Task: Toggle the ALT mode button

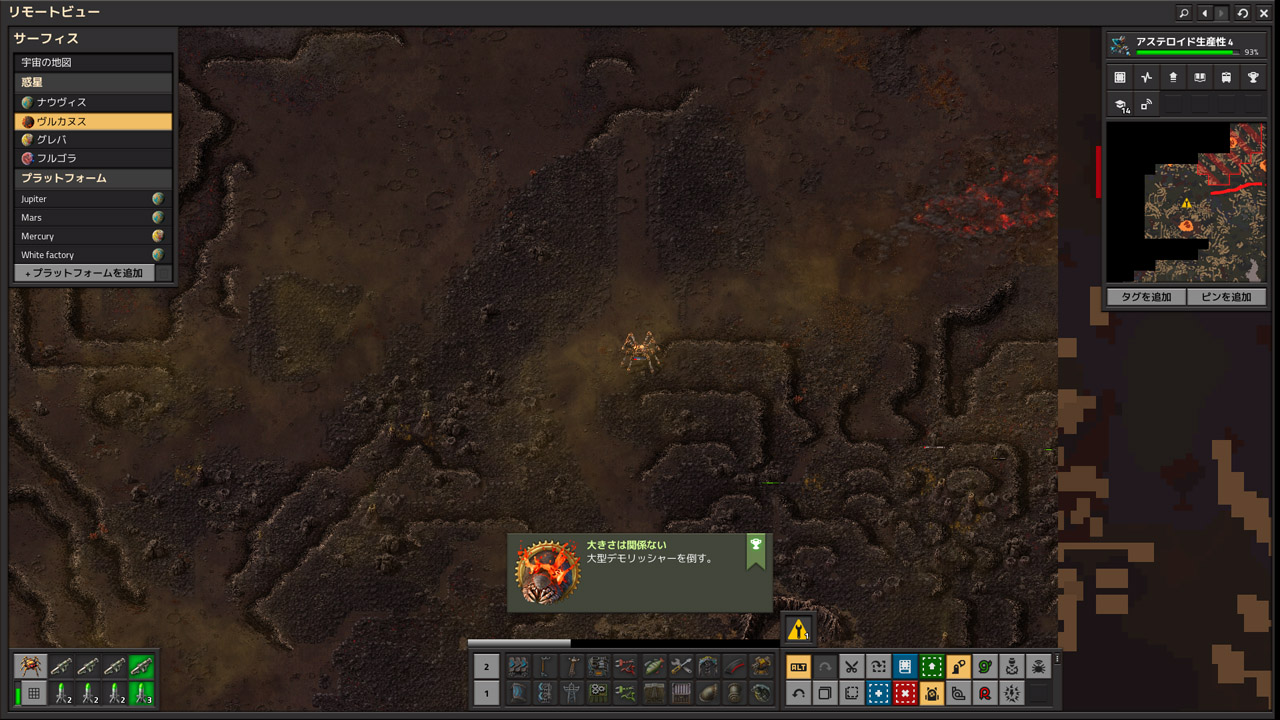Action: 798,667
